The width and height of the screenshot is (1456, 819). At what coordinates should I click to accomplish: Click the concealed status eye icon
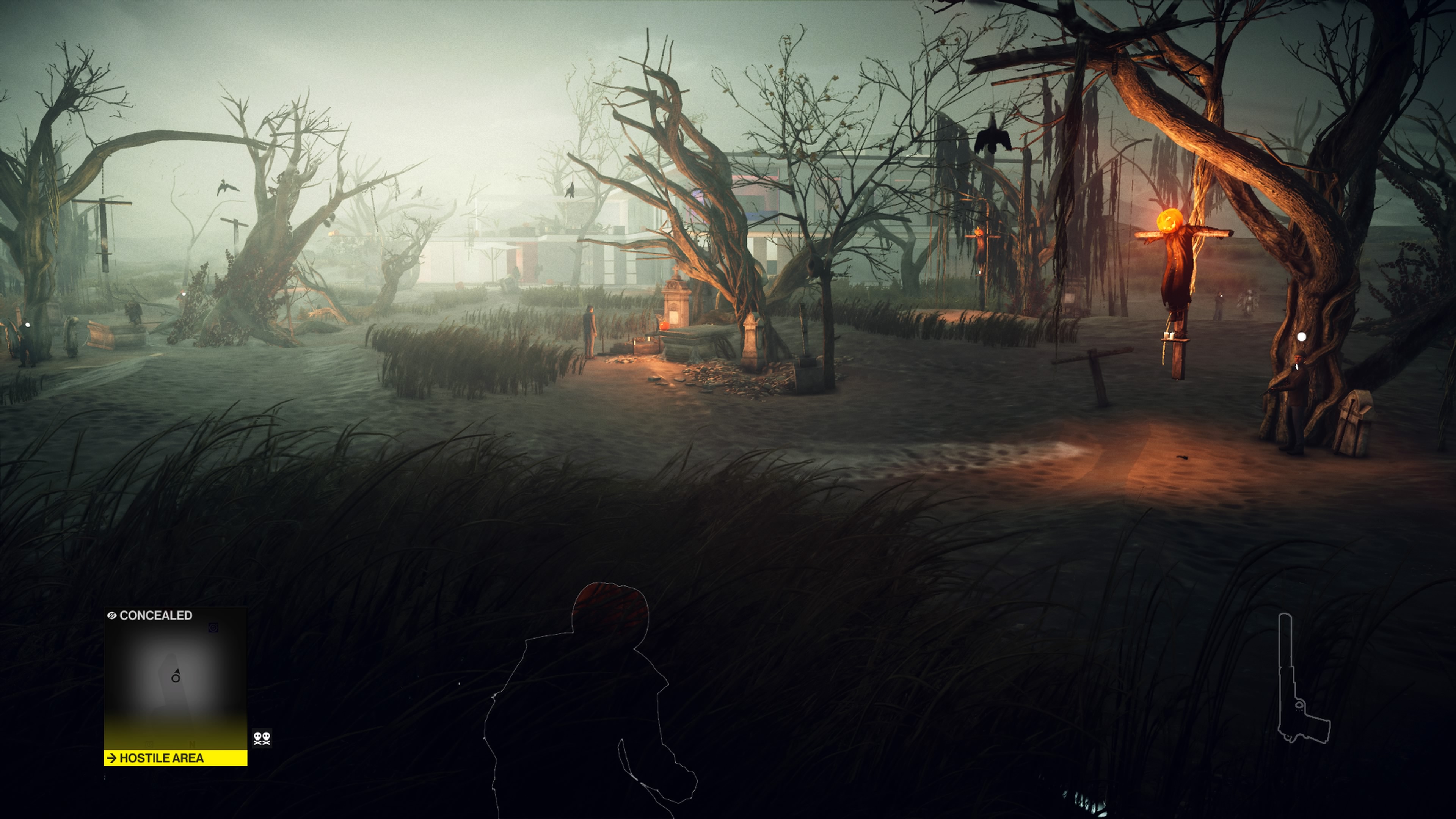click(113, 615)
